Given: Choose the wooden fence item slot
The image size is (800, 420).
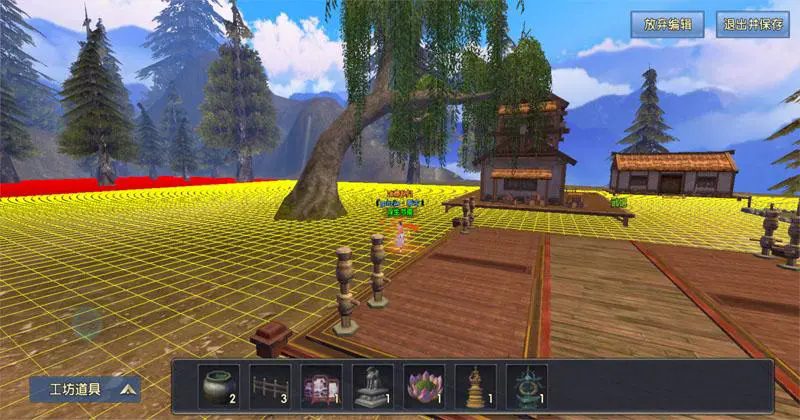Looking at the screenshot, I should (x=270, y=385).
